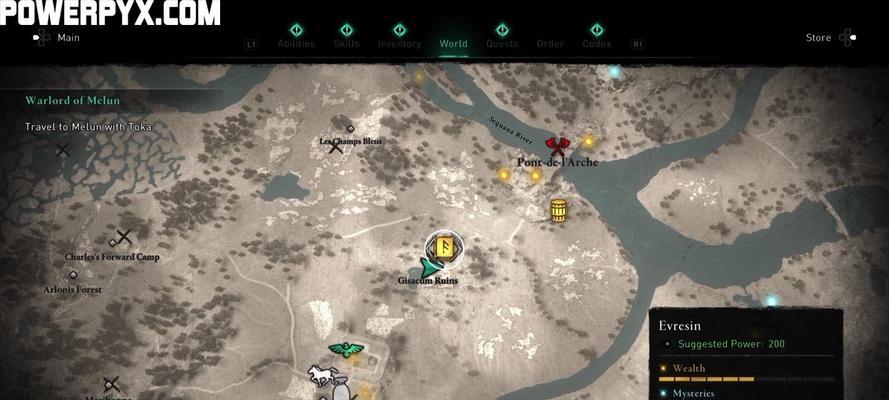Switch to the Abilities tab
This screenshot has width=889, height=400.
(x=296, y=43)
